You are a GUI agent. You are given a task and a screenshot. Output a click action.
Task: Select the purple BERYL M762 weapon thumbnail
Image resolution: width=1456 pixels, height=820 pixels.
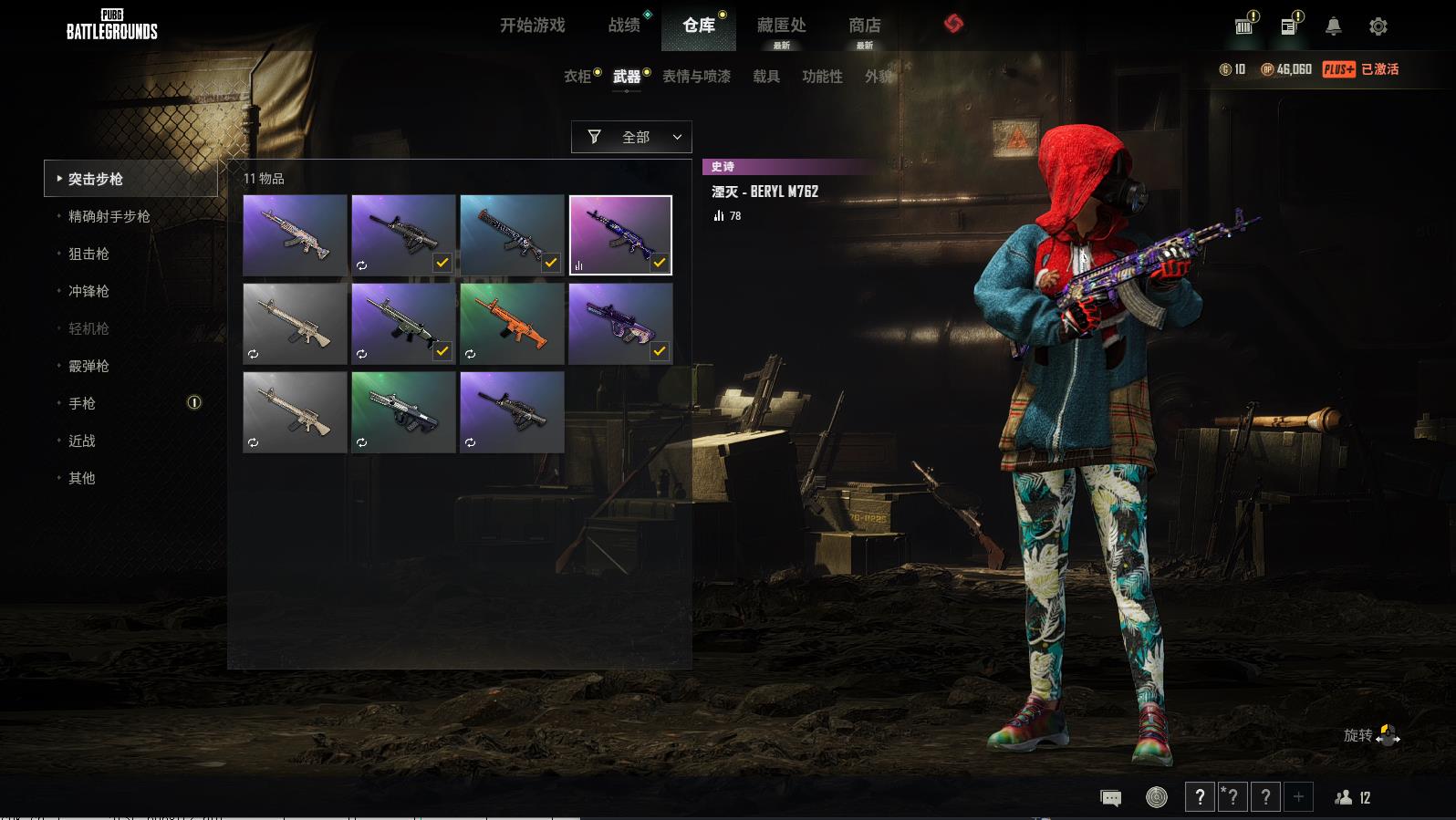[620, 233]
